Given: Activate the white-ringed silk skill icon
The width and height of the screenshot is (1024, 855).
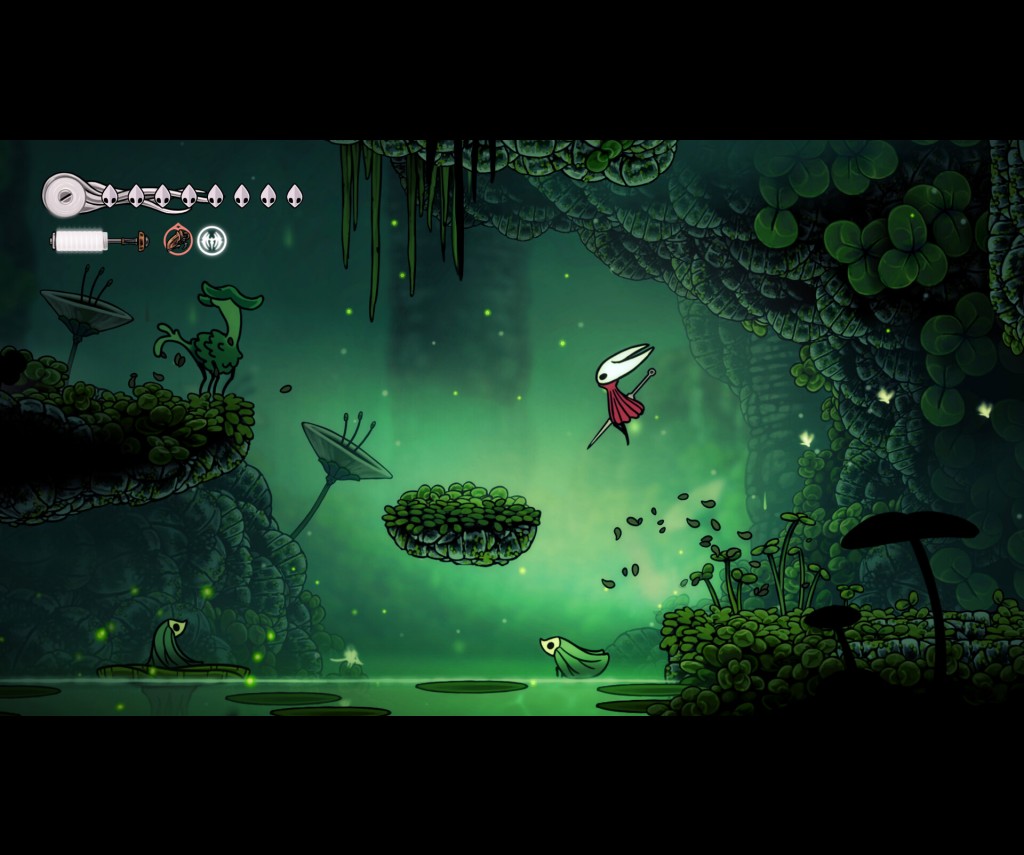Looking at the screenshot, I should (x=212, y=240).
